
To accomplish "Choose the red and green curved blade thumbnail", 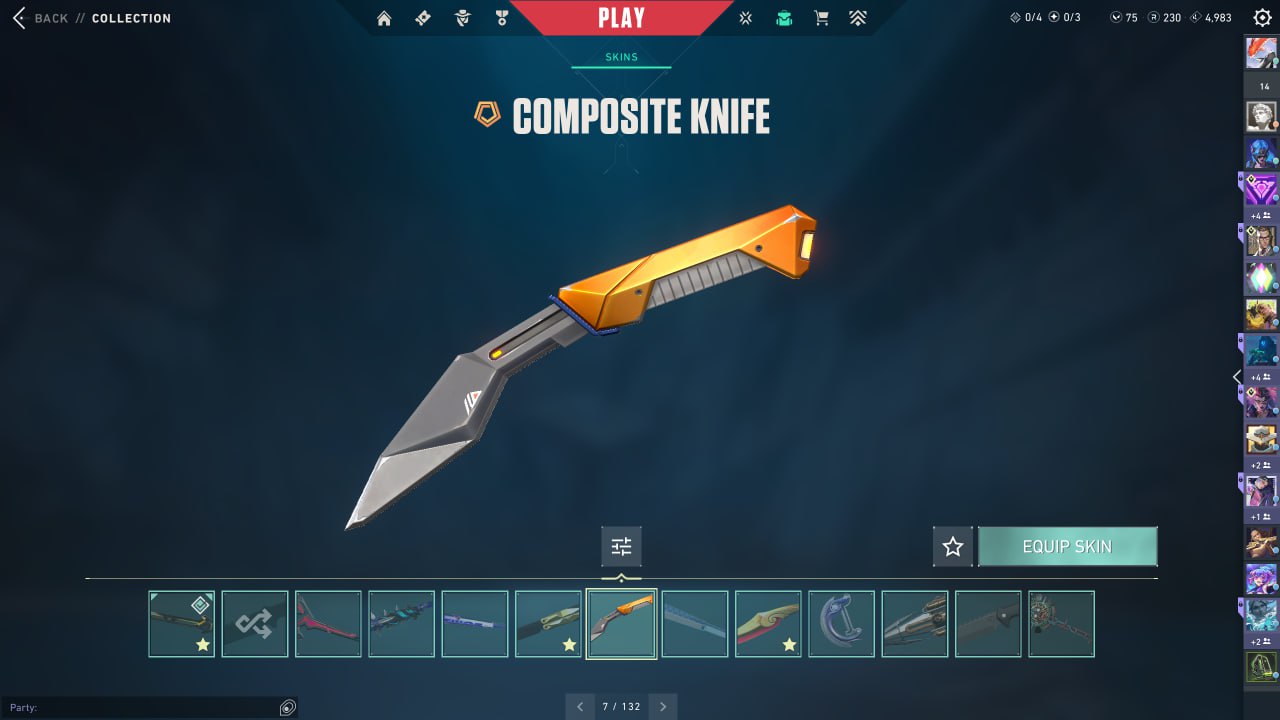I will tap(768, 624).
